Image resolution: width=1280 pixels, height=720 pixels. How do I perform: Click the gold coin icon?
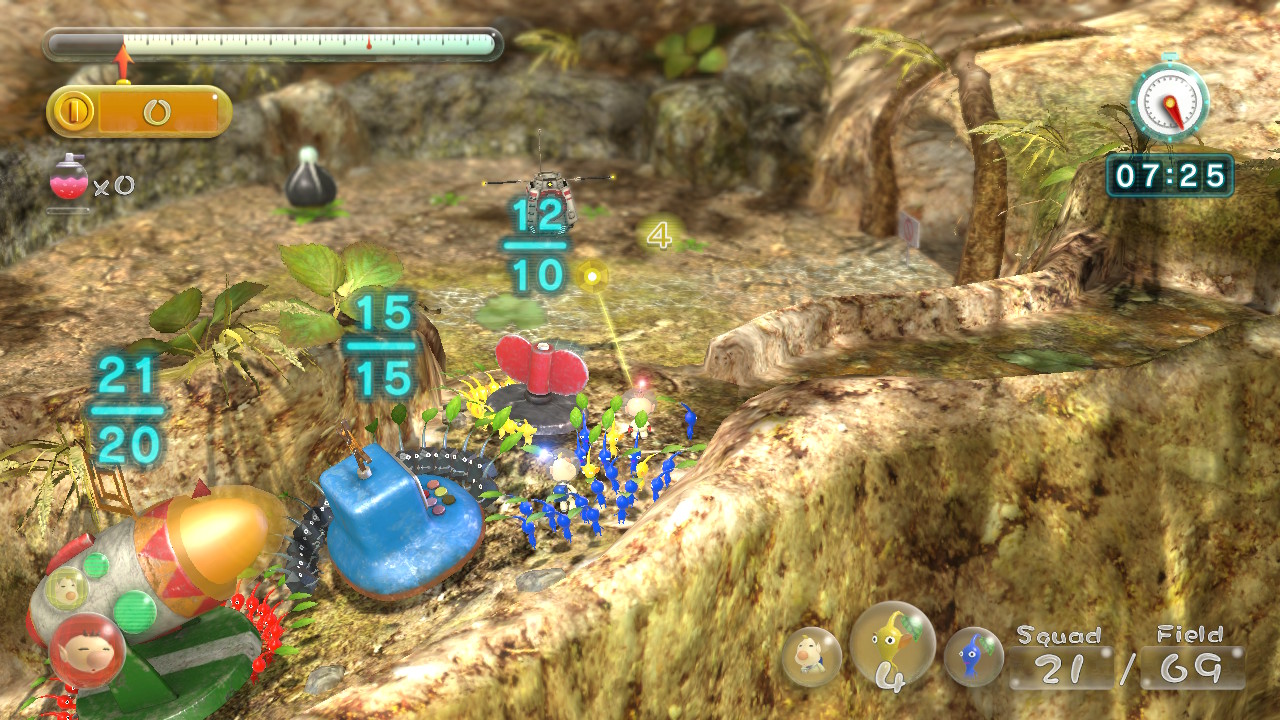click(73, 111)
